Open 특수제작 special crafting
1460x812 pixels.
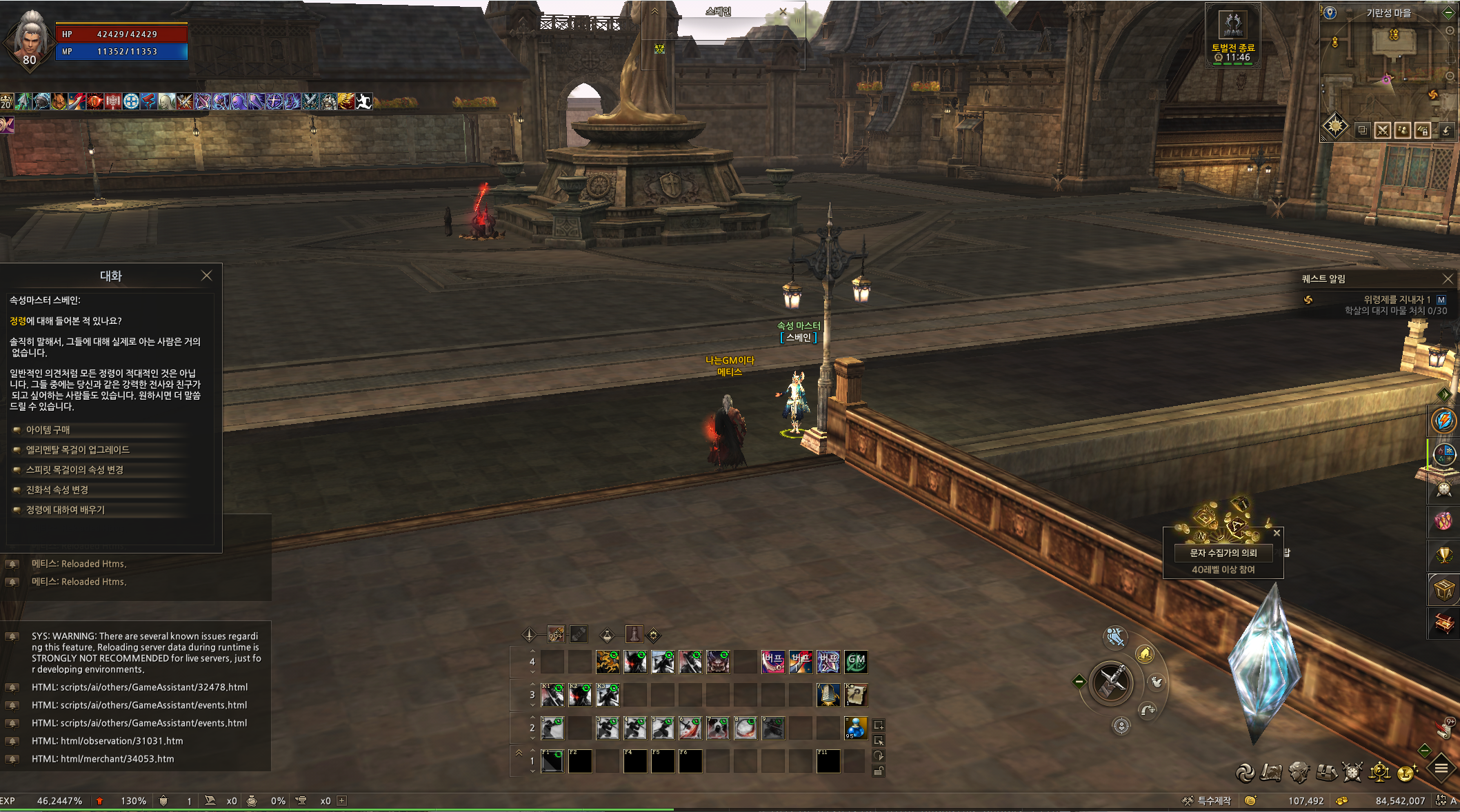[x=1207, y=801]
